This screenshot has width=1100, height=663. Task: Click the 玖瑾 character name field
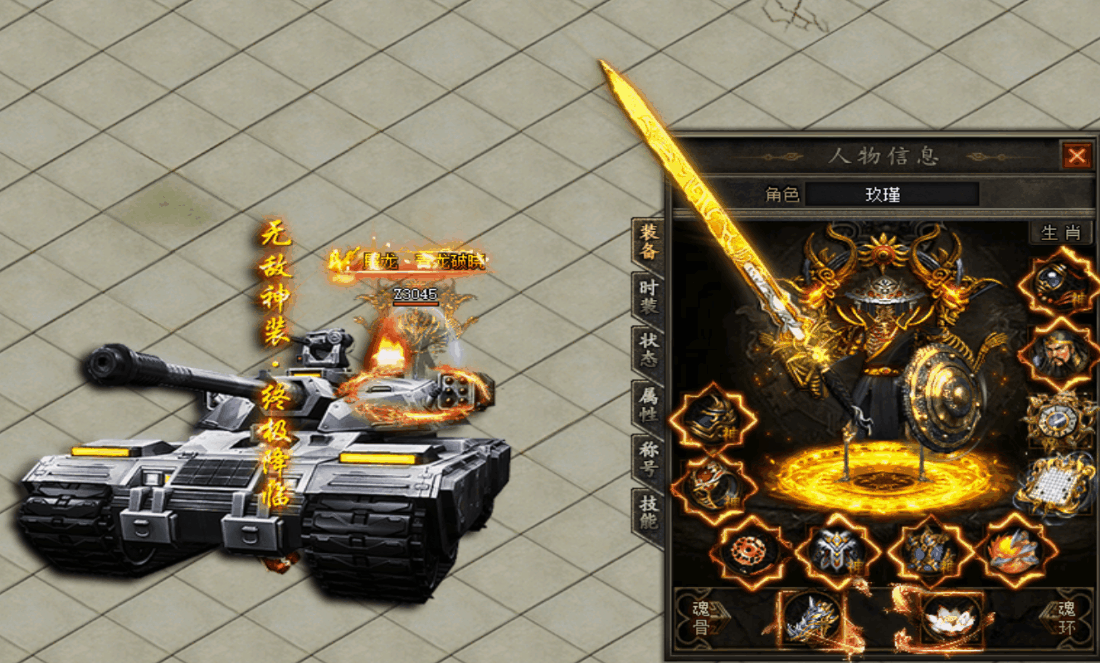(x=892, y=194)
